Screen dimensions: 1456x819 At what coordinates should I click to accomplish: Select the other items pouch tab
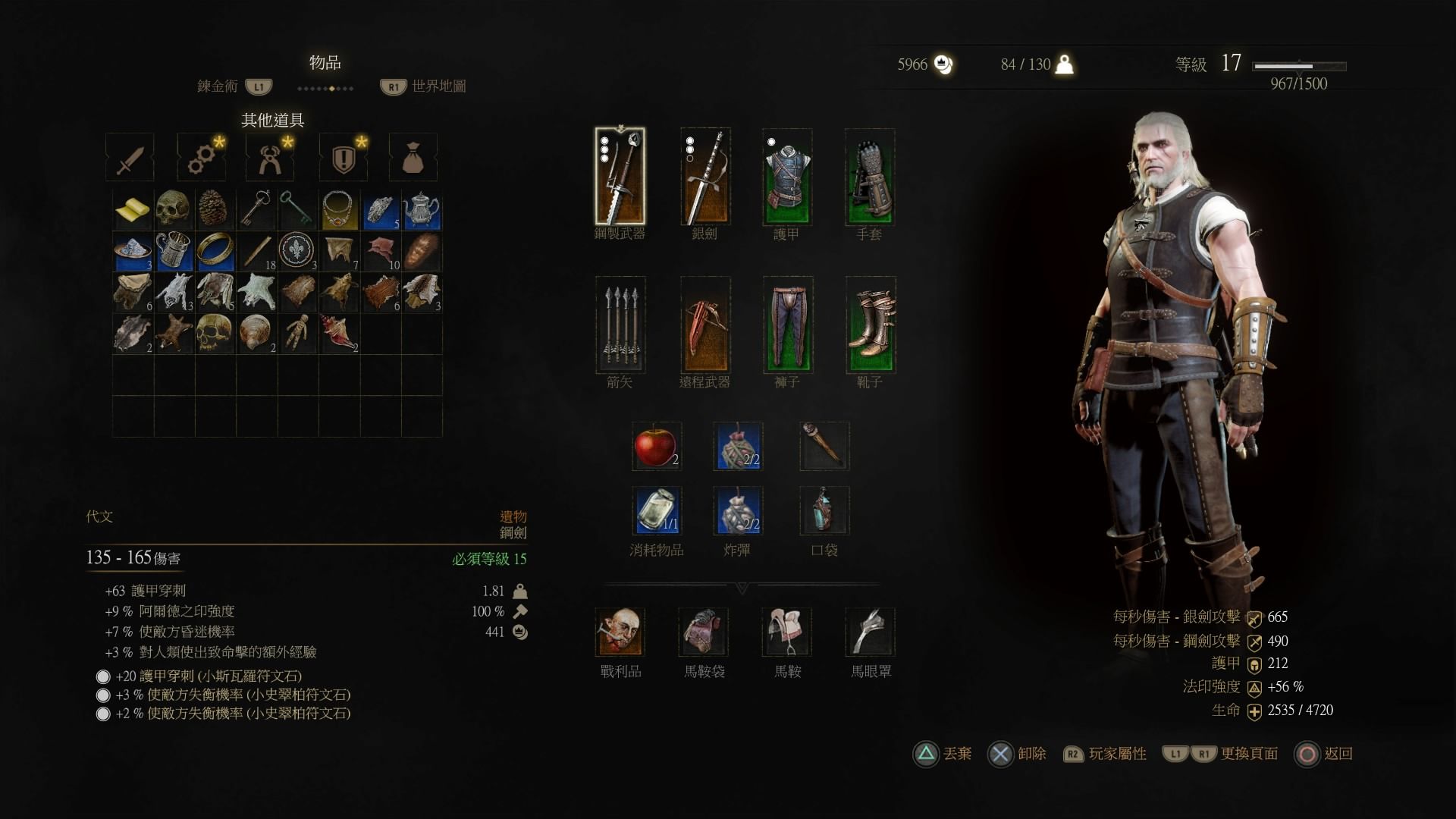[413, 158]
